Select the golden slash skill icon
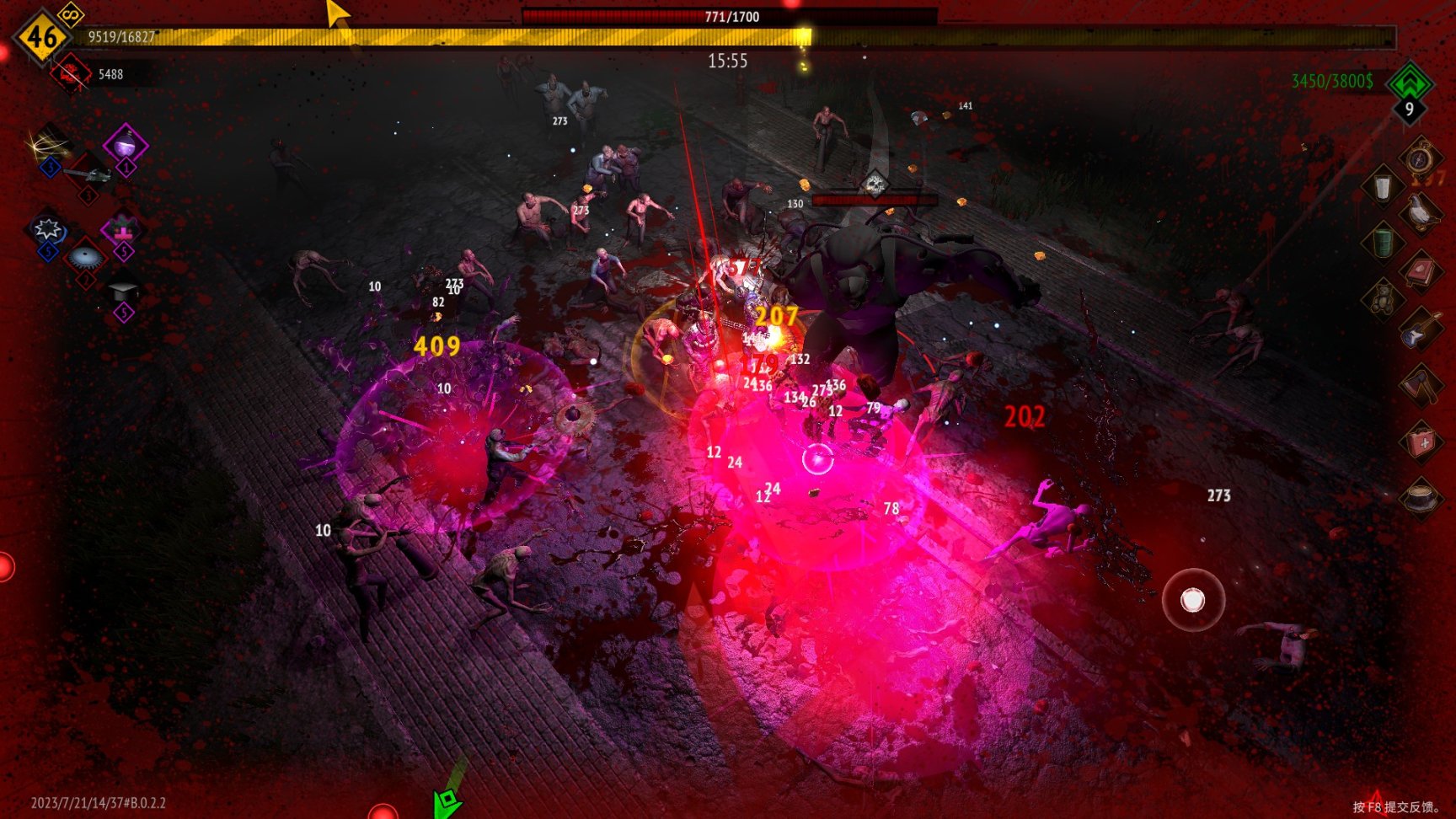Viewport: 1456px width, 819px height. (x=50, y=144)
